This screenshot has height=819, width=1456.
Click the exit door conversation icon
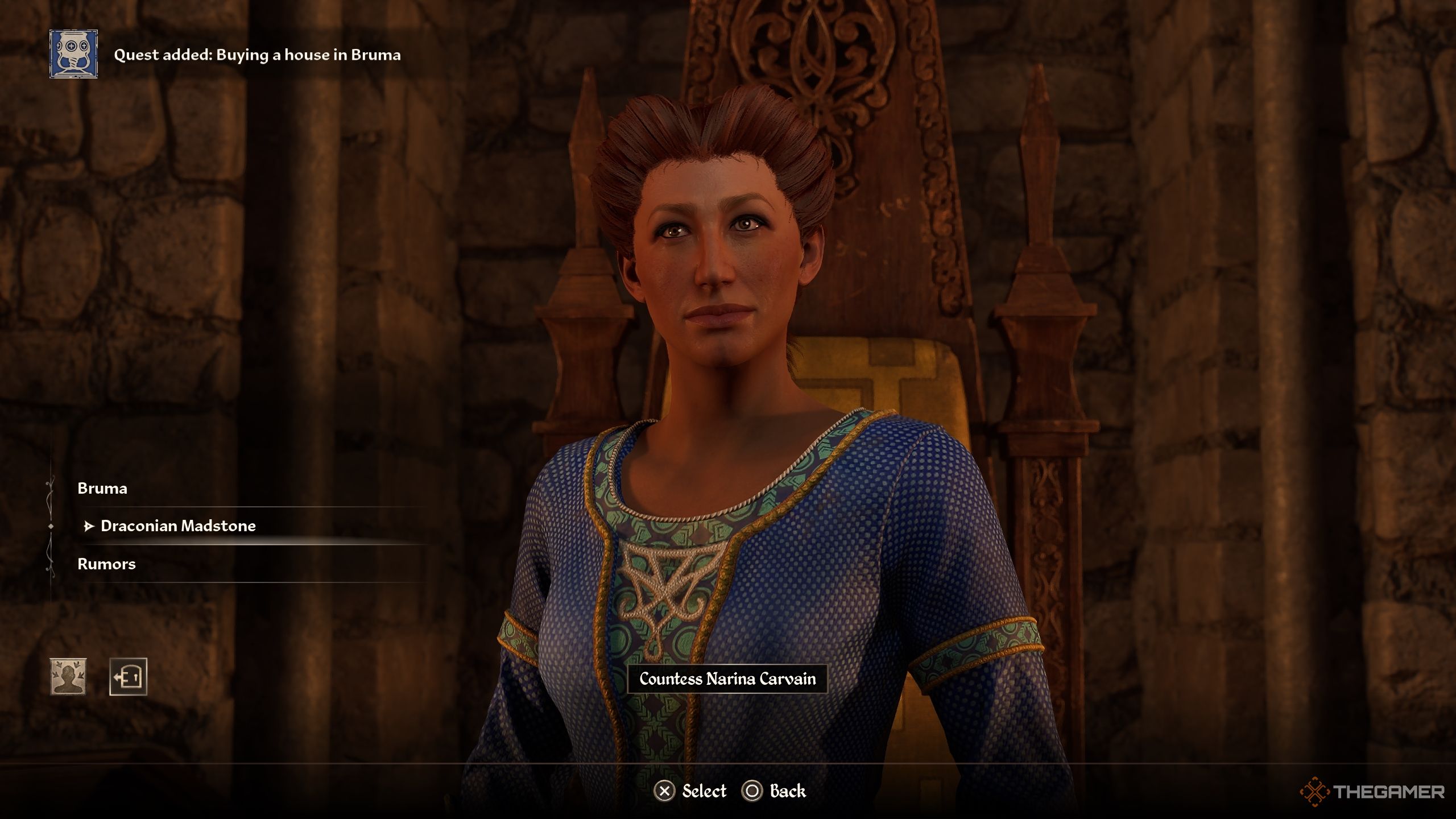point(128,677)
